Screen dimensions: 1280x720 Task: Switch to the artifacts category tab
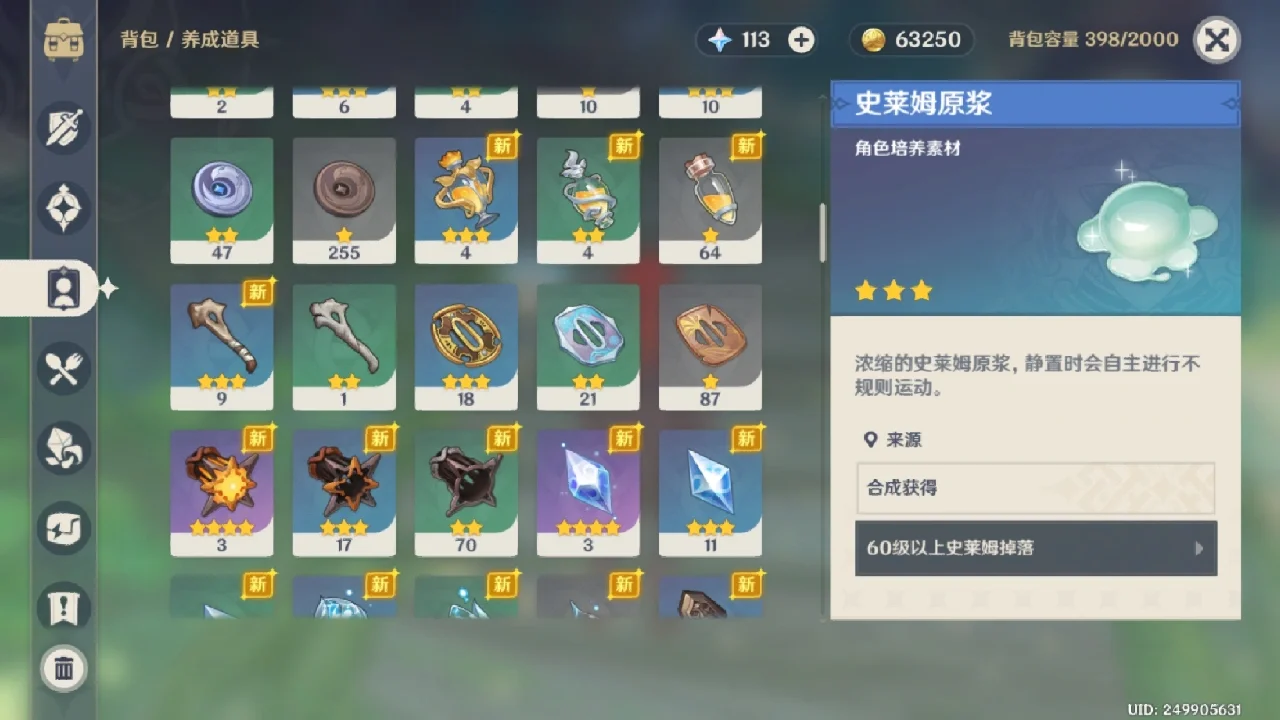[64, 208]
